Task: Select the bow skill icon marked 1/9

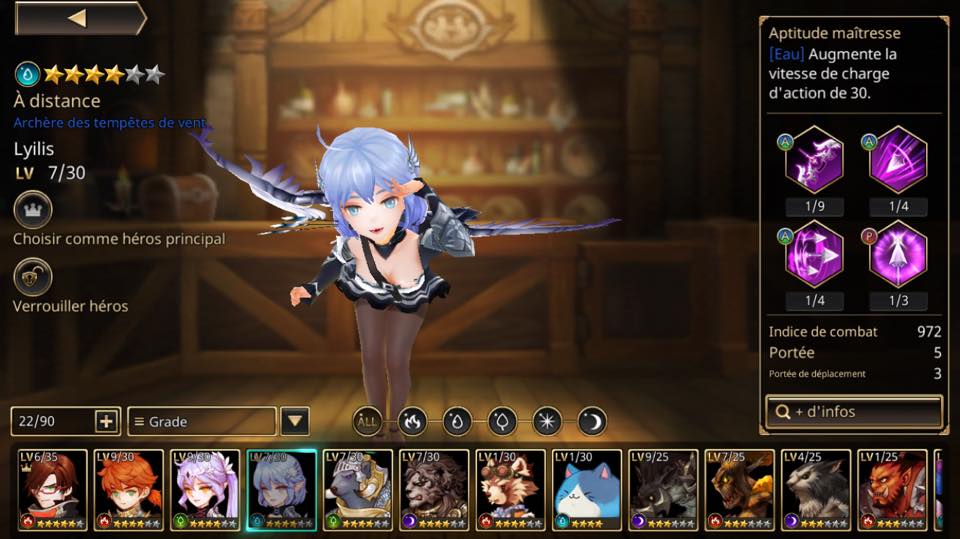Action: (814, 160)
